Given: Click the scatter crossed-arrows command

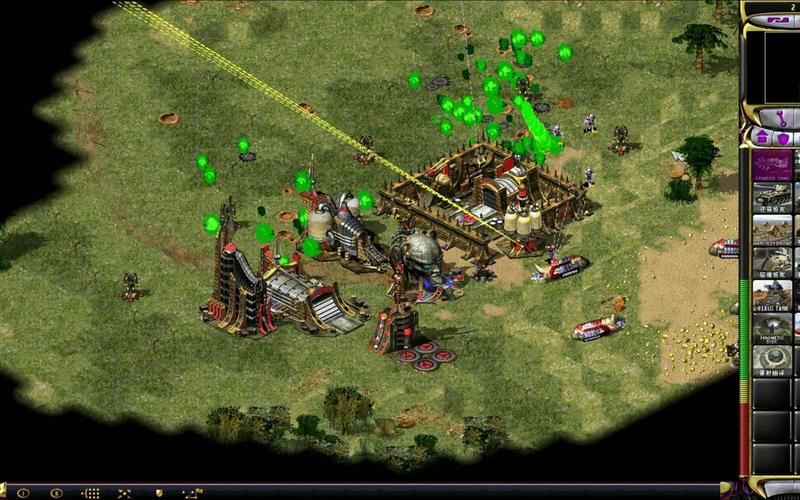Looking at the screenshot, I should tap(124, 493).
